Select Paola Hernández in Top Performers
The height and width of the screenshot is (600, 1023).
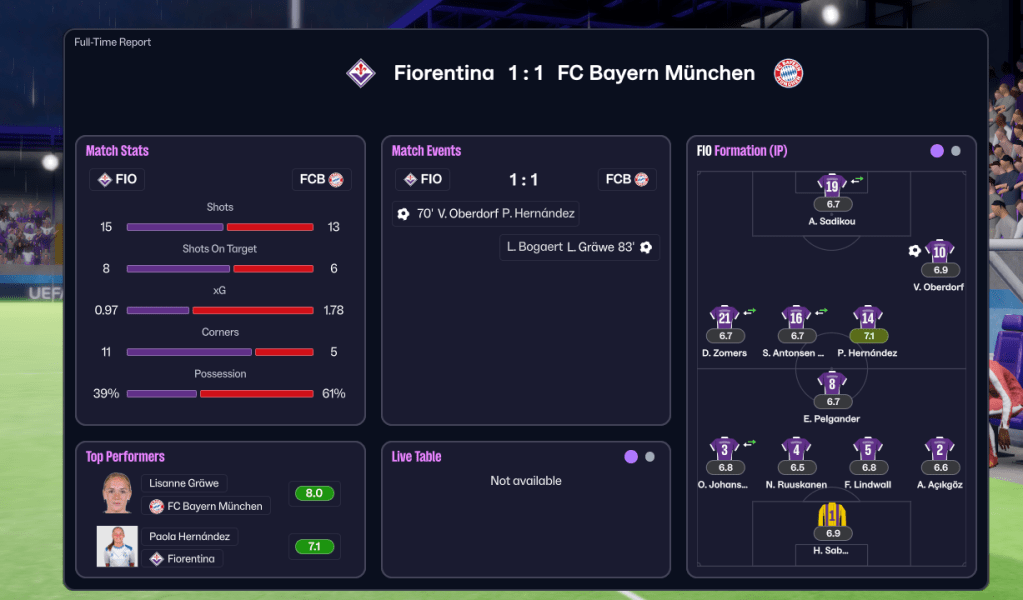click(189, 536)
